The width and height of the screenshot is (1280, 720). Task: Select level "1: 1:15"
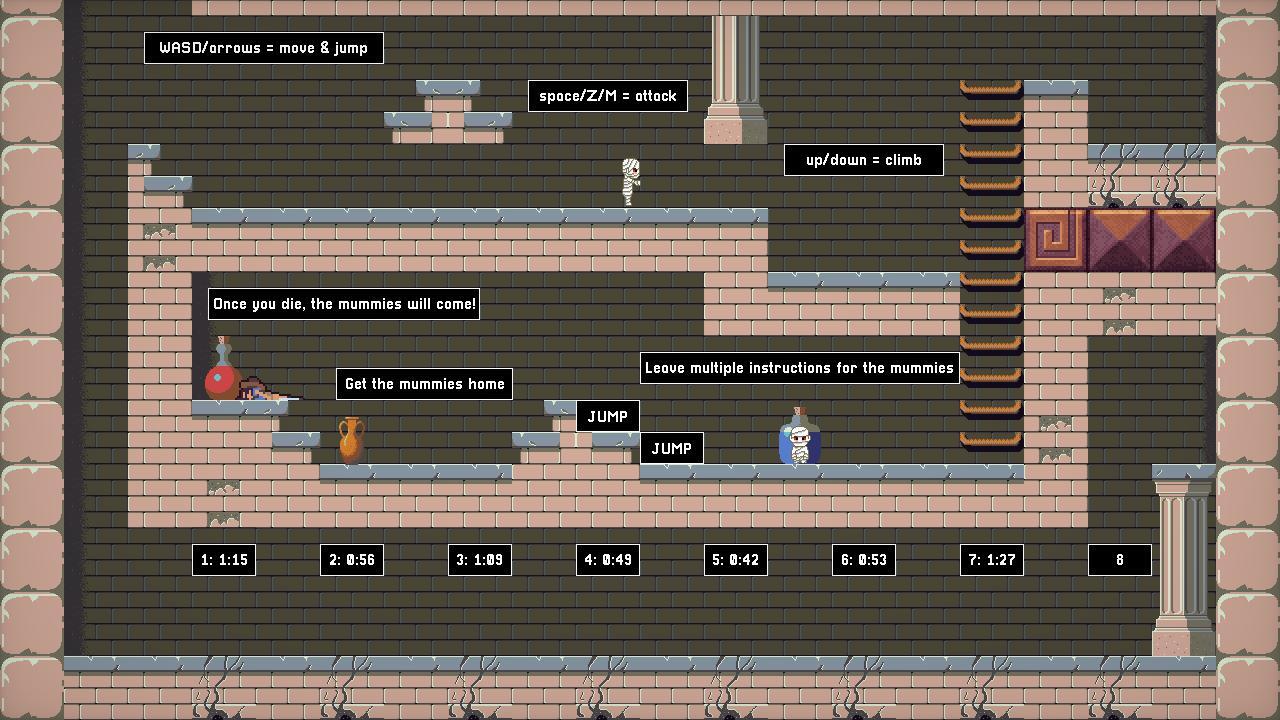pos(224,560)
